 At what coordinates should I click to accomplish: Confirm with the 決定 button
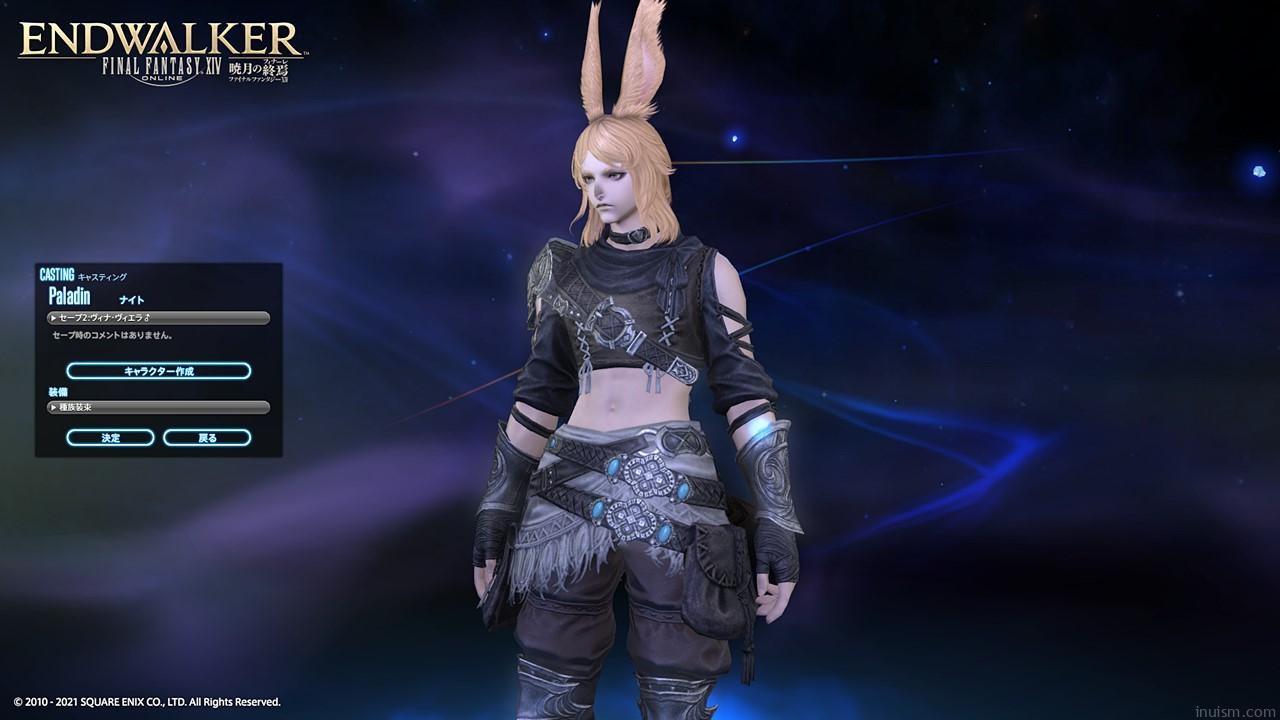(x=110, y=438)
